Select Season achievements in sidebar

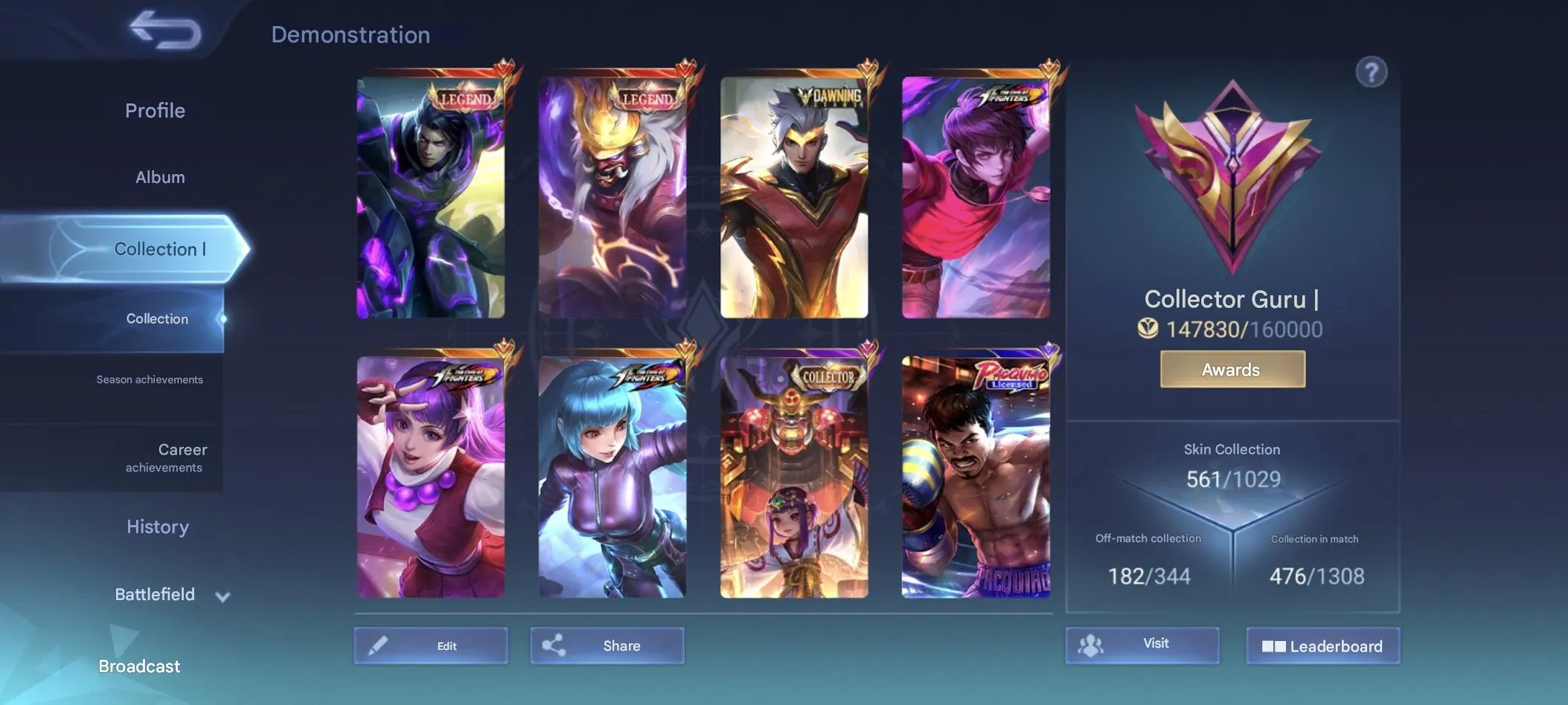point(149,379)
